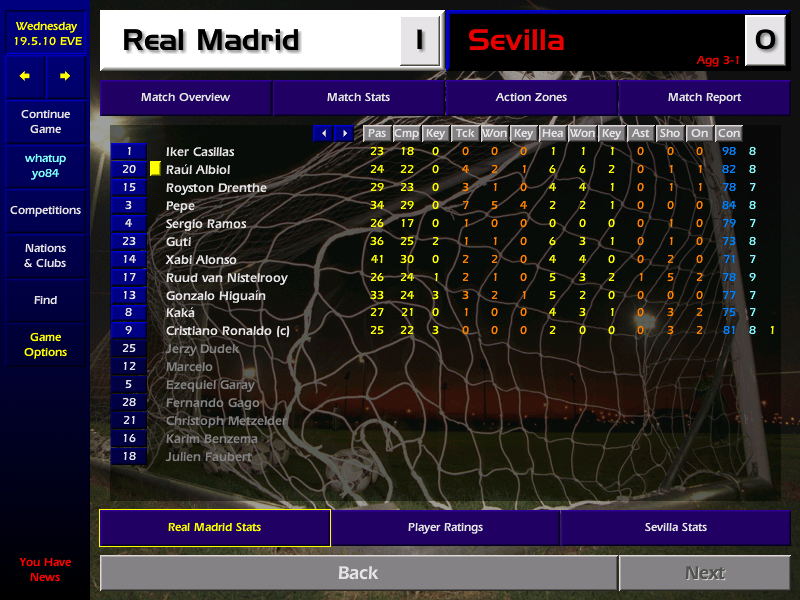Switch to Match Stats tab

358,97
